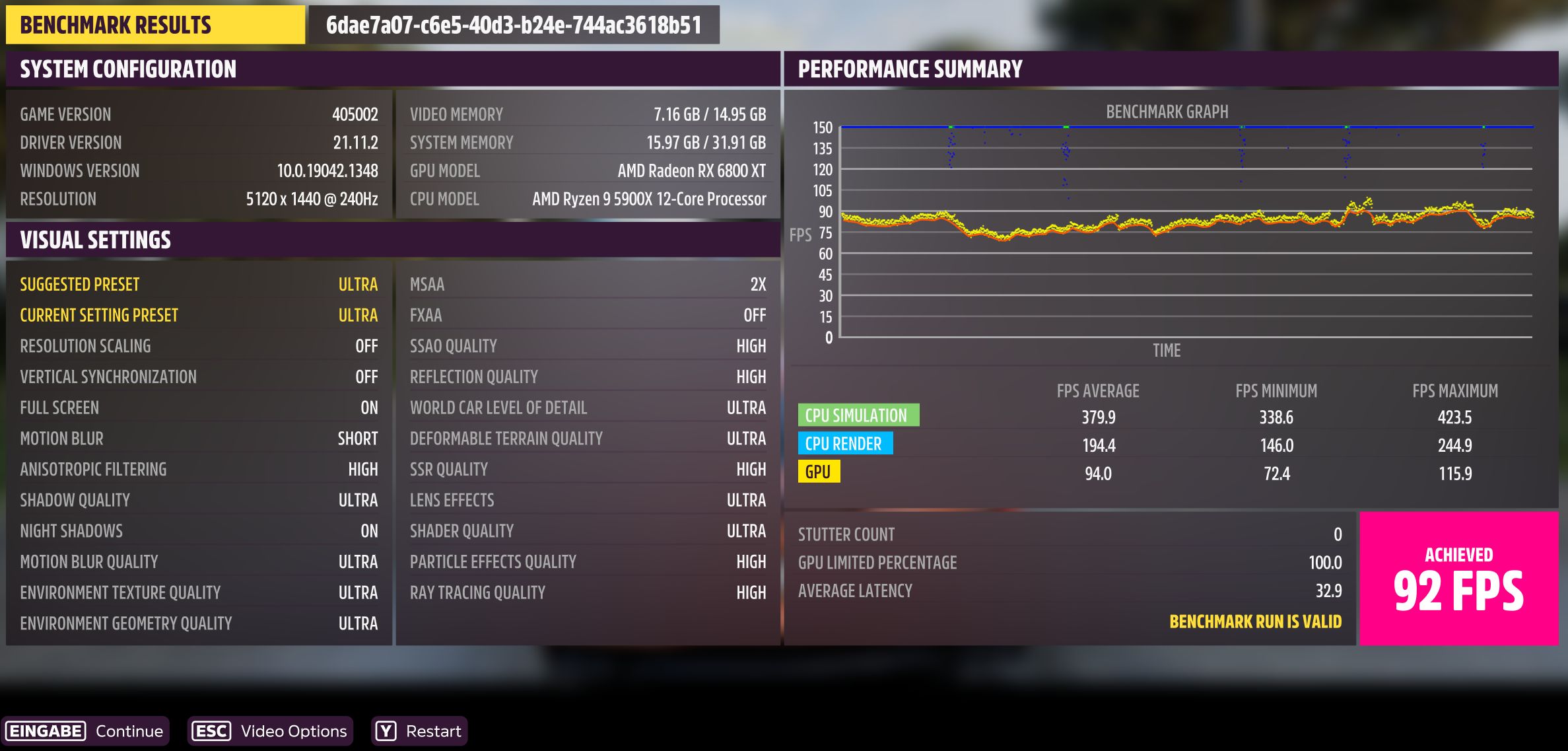Image resolution: width=1568 pixels, height=751 pixels.
Task: Switch to the VISUAL SETTINGS section
Action: (x=95, y=240)
